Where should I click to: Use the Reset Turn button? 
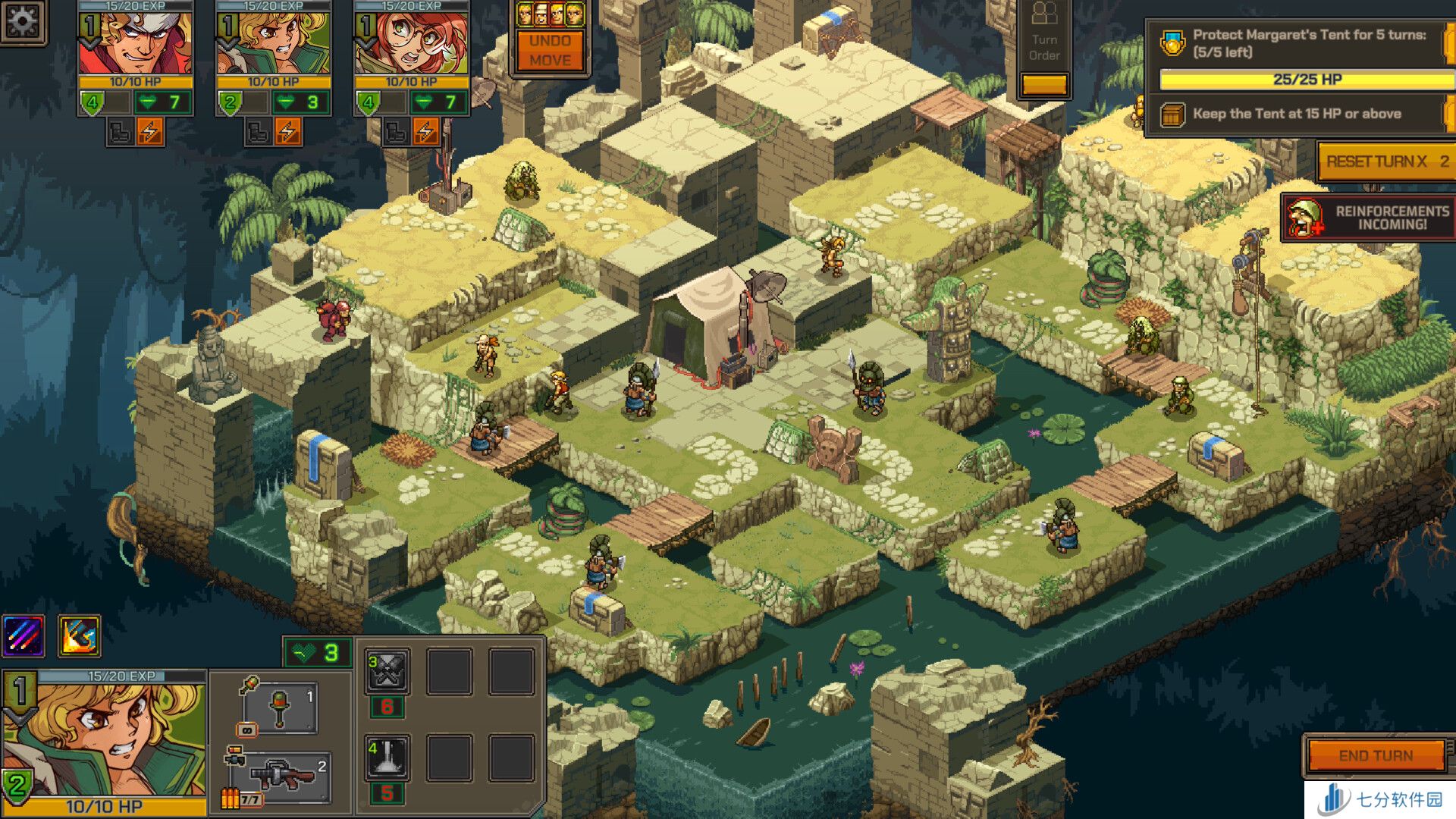point(1386,162)
